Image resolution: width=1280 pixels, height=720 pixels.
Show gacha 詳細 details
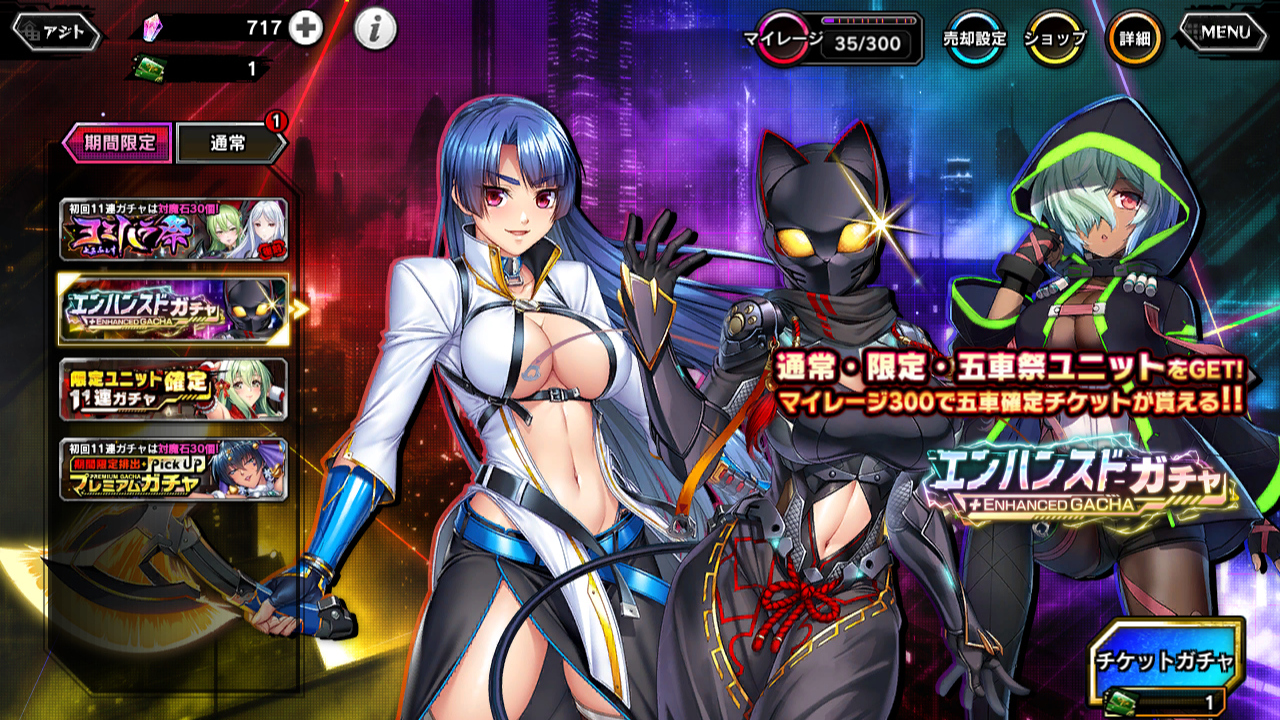1134,39
